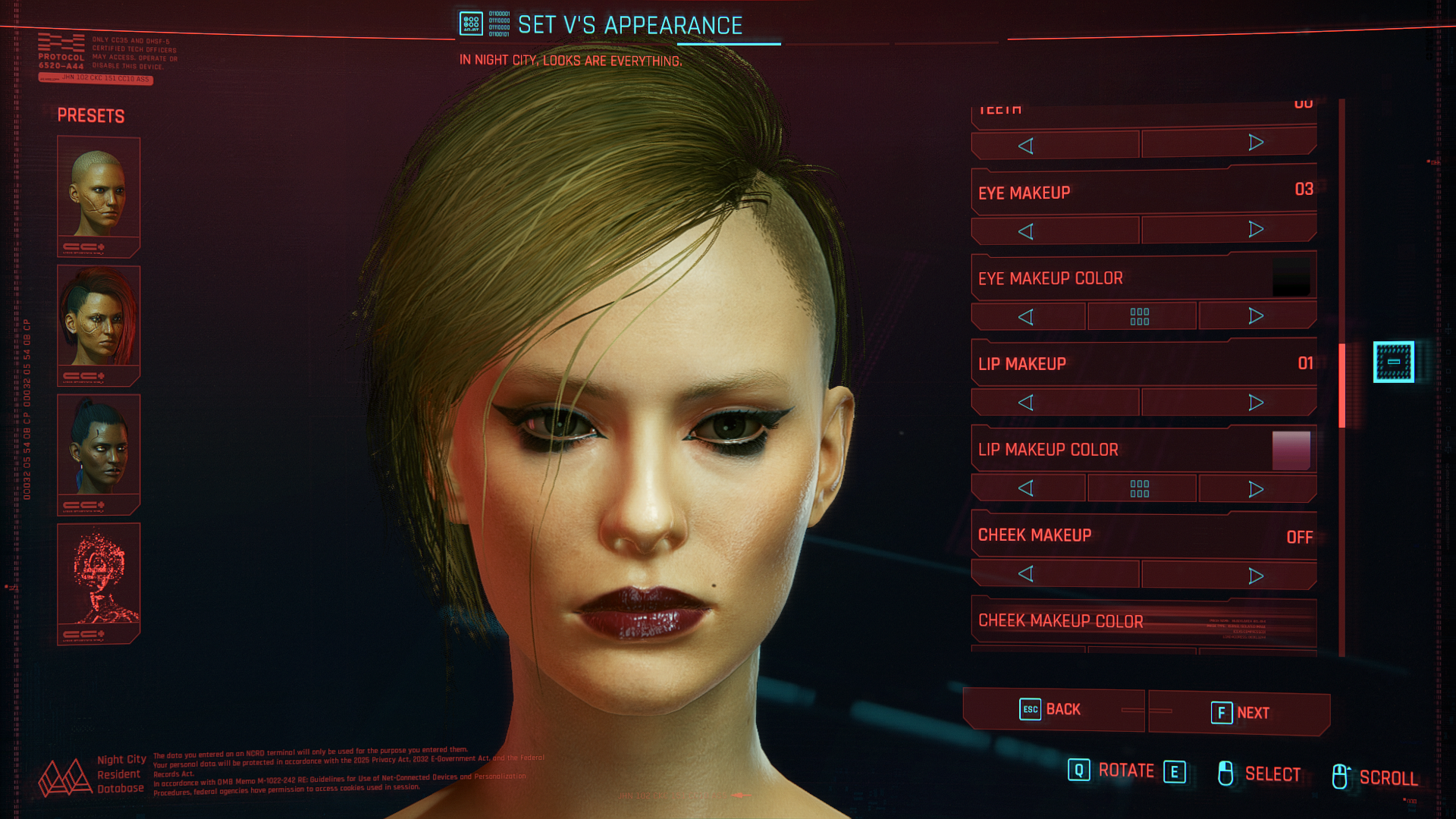Go Back to the previous screen
Screen dimensions: 1456x819
[1052, 710]
